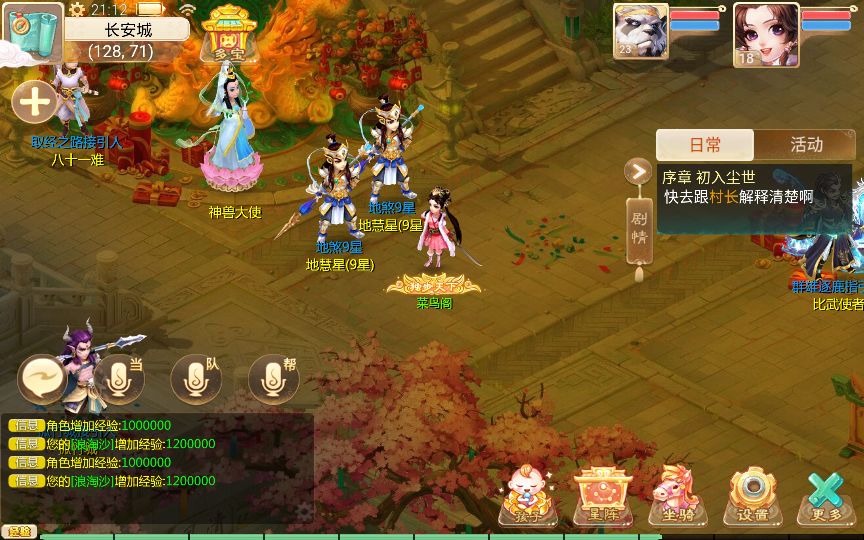This screenshot has height=540, width=864.
Task: Switch to the 日常 tab
Action: [x=705, y=145]
